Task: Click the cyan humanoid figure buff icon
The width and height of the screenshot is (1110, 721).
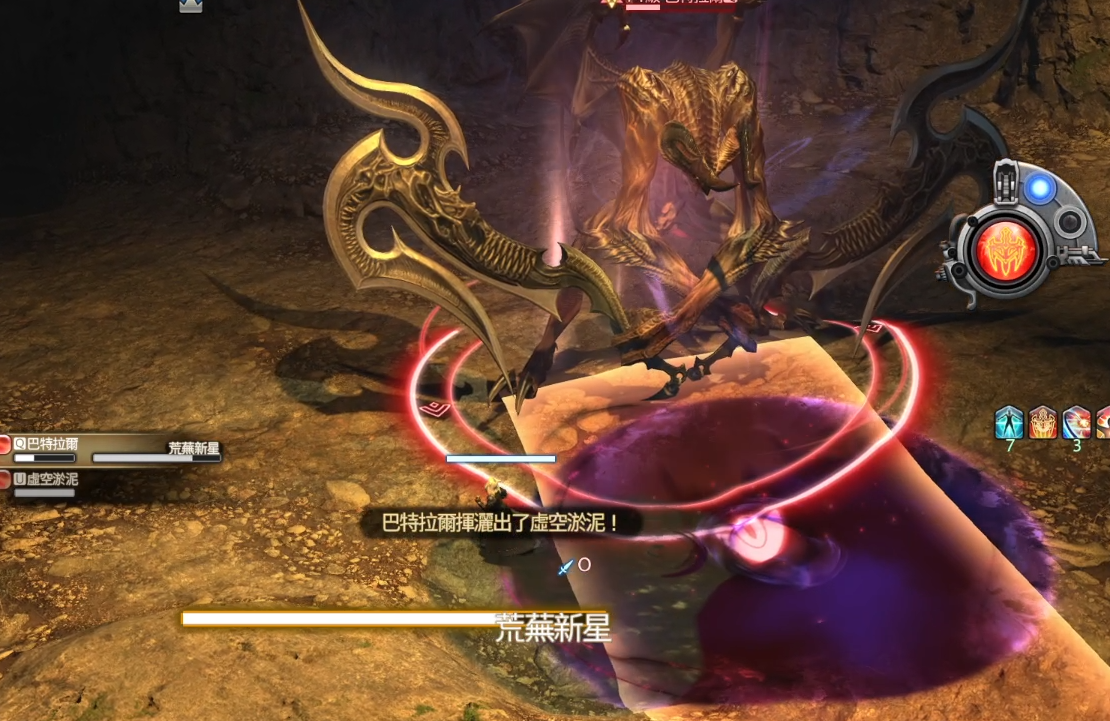Action: 1009,422
